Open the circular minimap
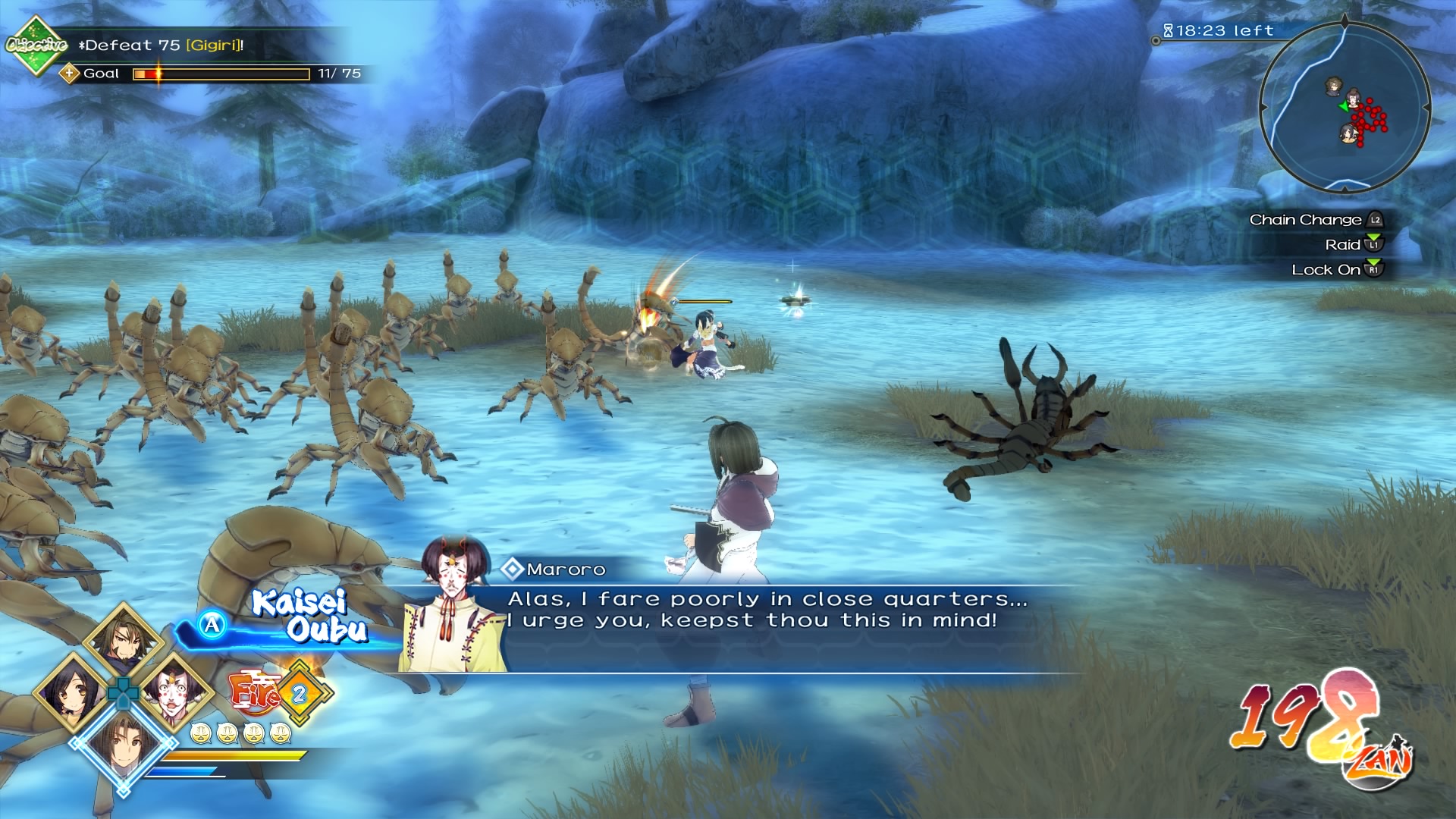Viewport: 1456px width, 819px height. coord(1345,106)
